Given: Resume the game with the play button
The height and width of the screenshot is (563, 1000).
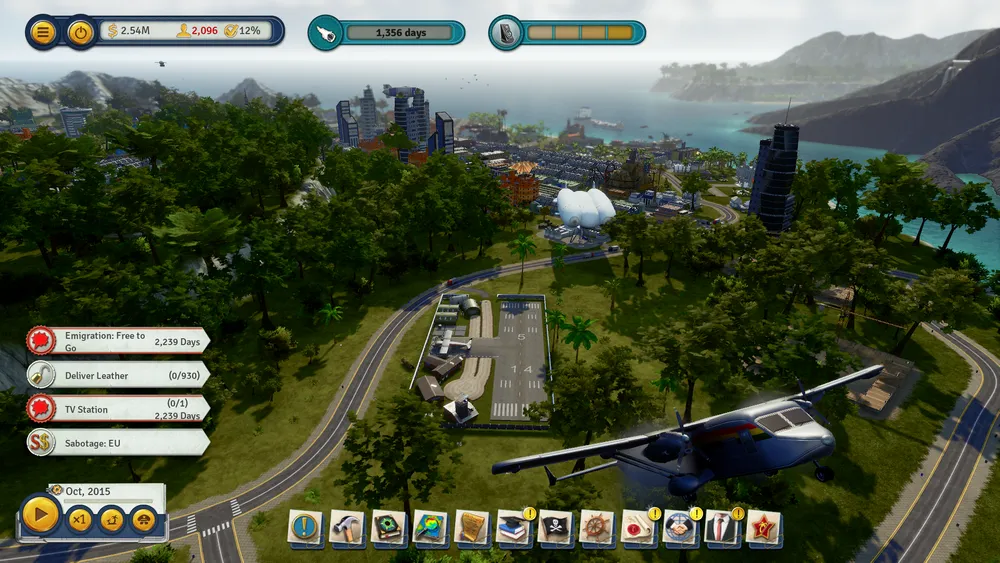Looking at the screenshot, I should point(41,515).
